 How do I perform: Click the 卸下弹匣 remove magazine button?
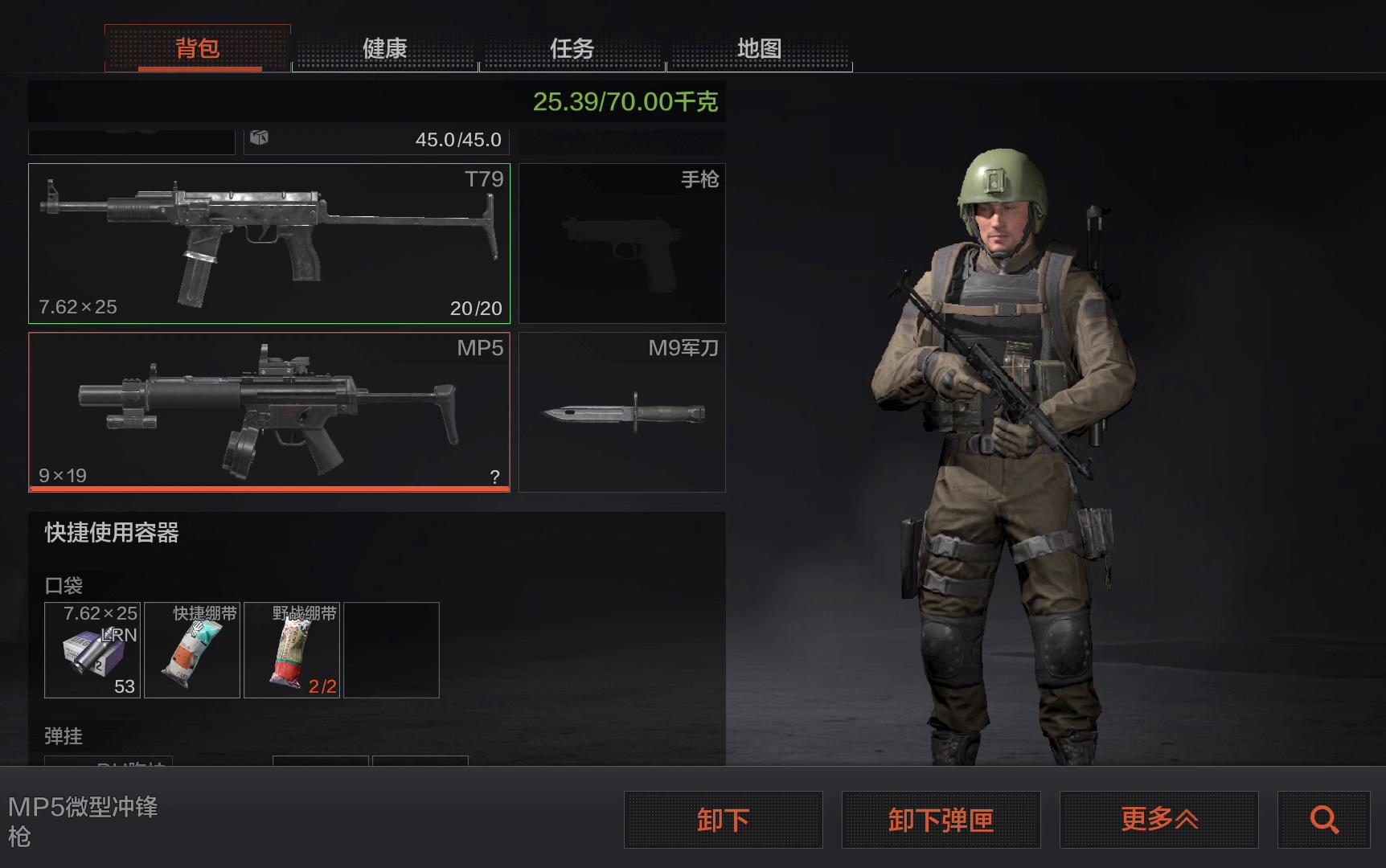pos(941,820)
